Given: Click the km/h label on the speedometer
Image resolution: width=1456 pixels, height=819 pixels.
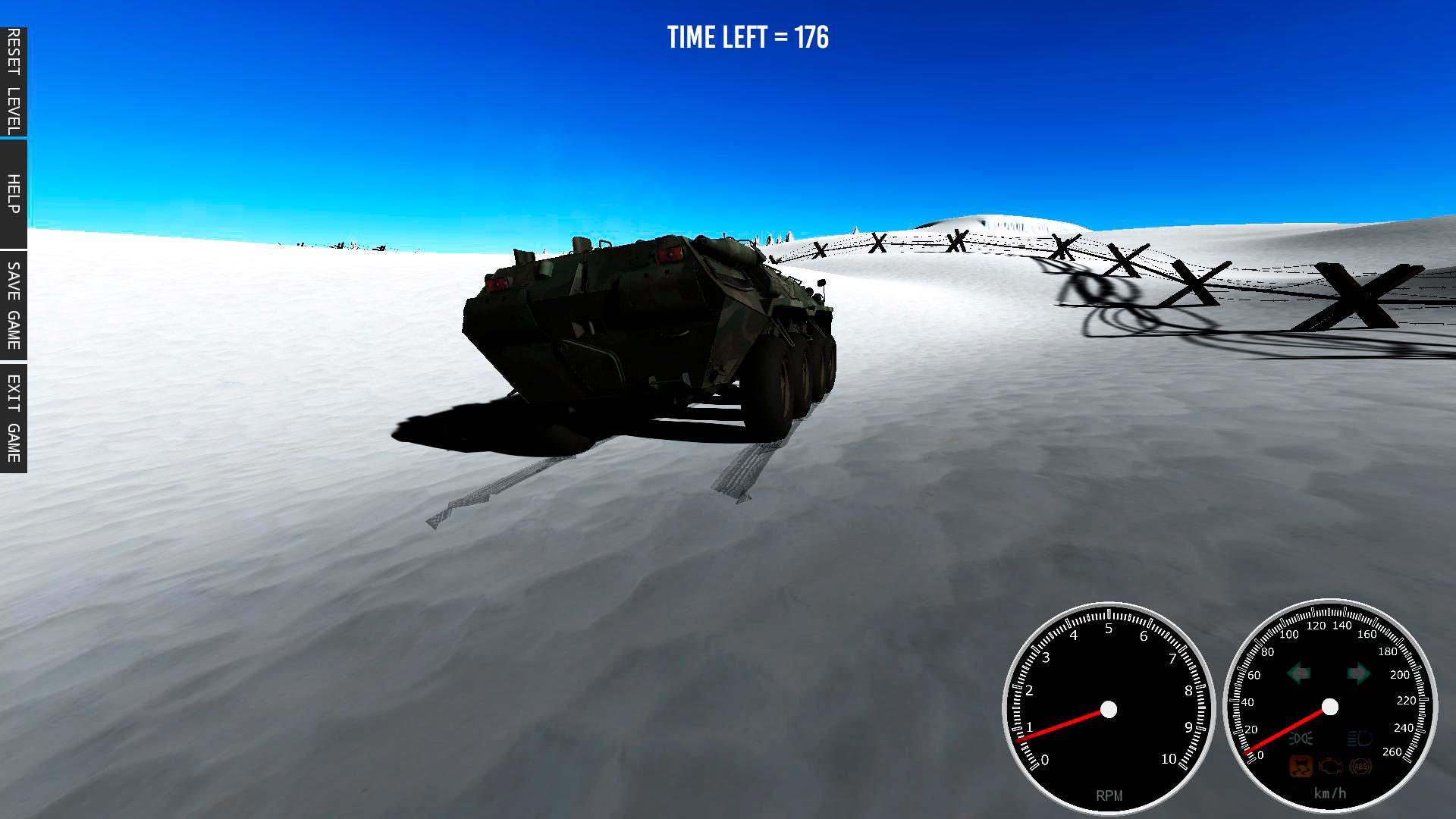Looking at the screenshot, I should click(1331, 792).
